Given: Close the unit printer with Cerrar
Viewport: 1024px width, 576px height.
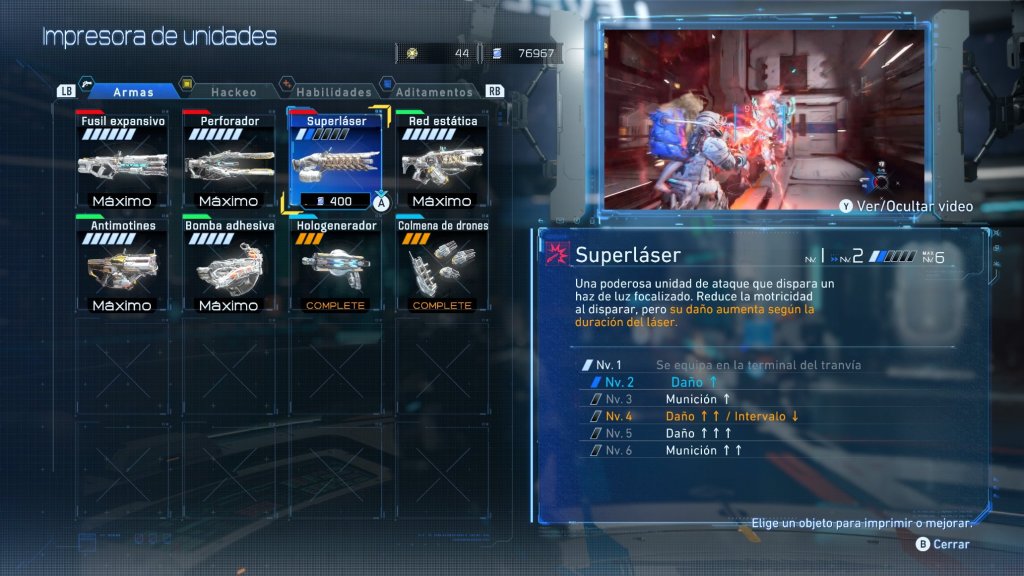Looking at the screenshot, I should 944,544.
